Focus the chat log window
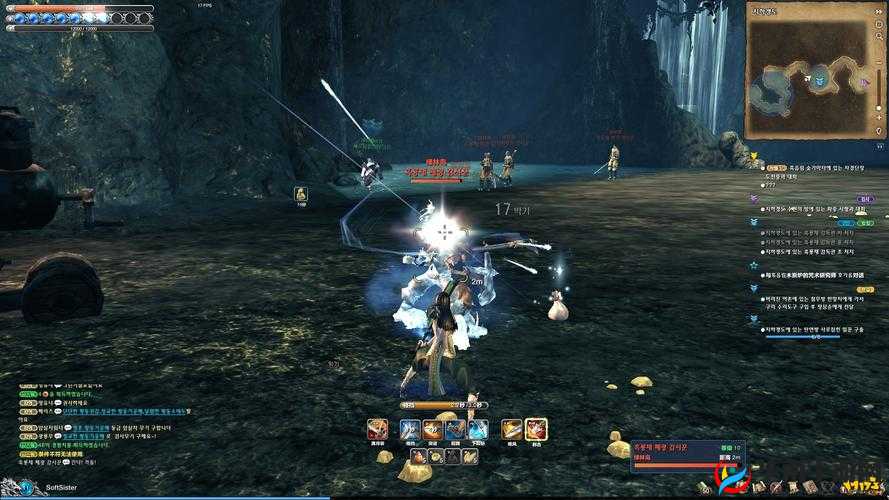 pos(90,425)
